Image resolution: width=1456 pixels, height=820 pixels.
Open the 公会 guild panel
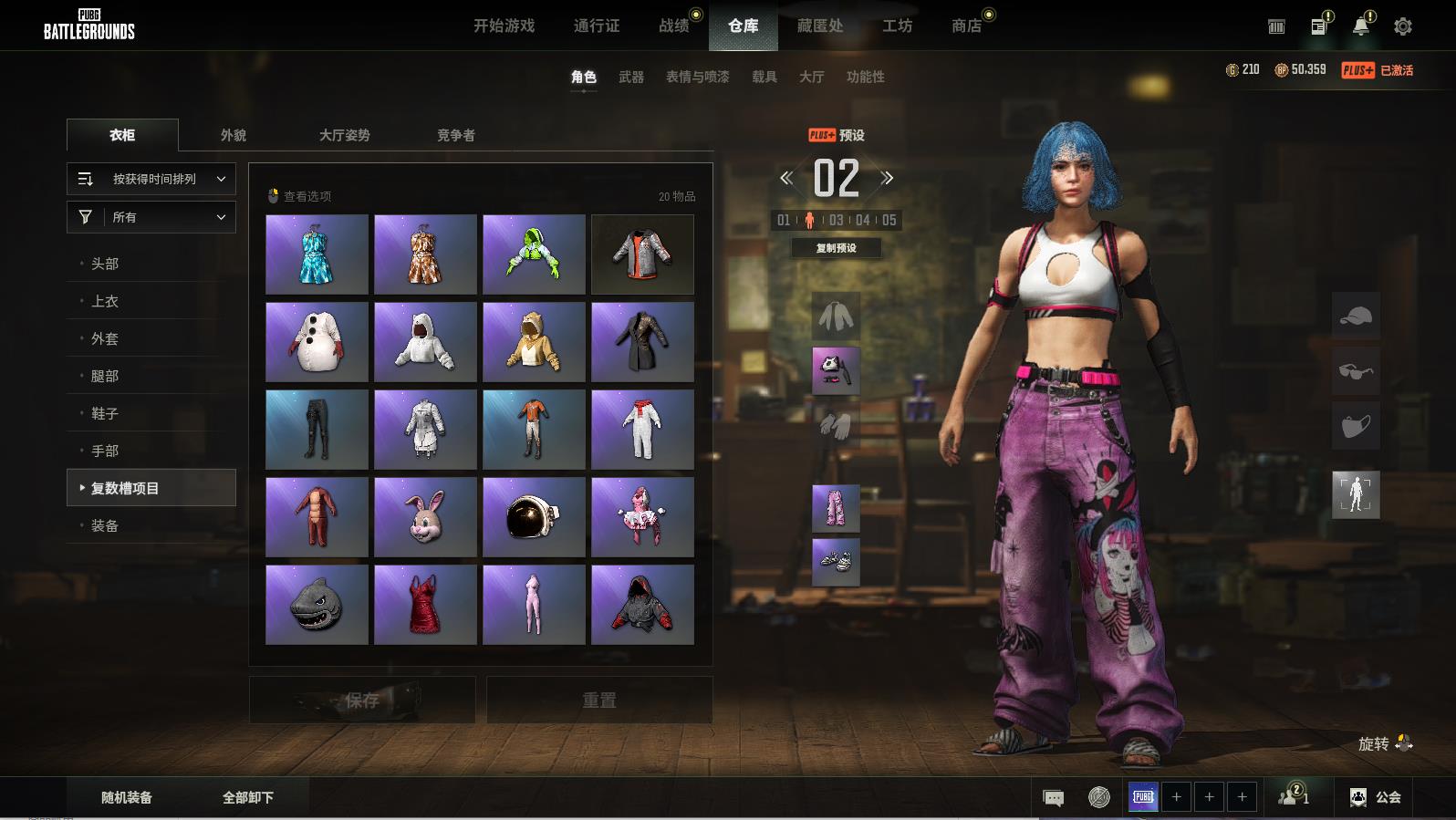point(1376,797)
